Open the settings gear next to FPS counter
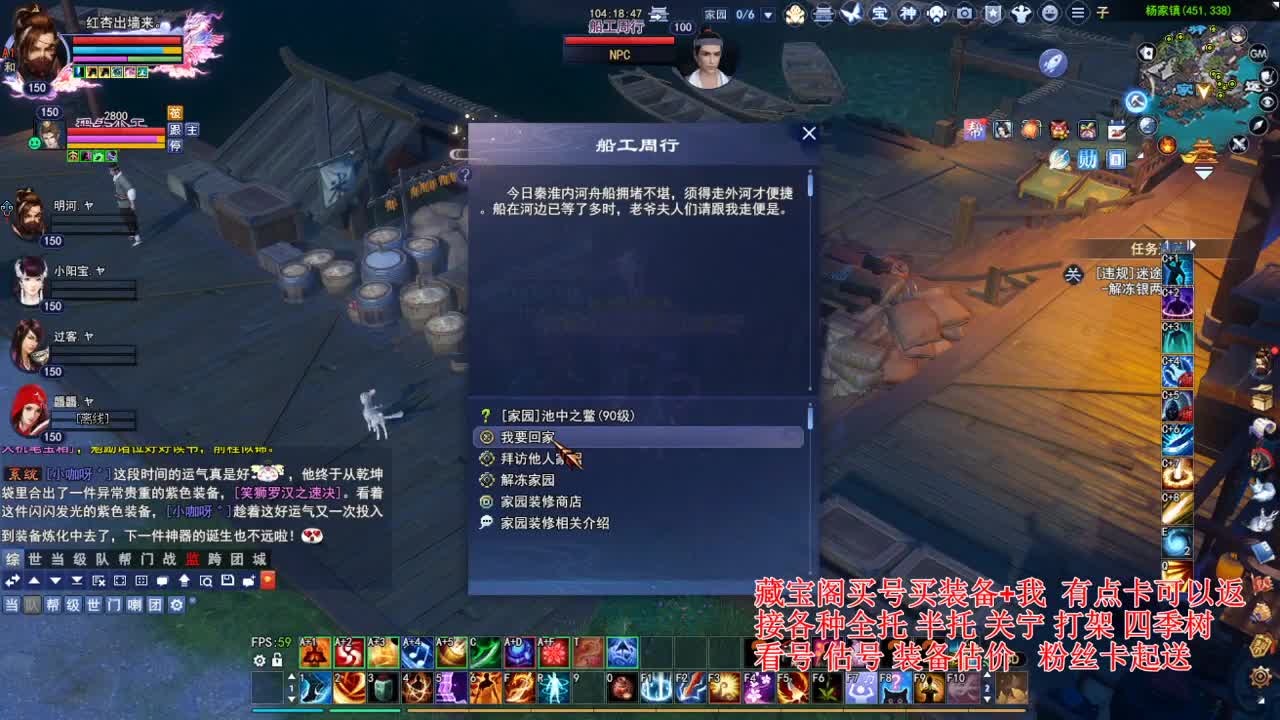This screenshot has width=1280, height=720. pos(259,661)
